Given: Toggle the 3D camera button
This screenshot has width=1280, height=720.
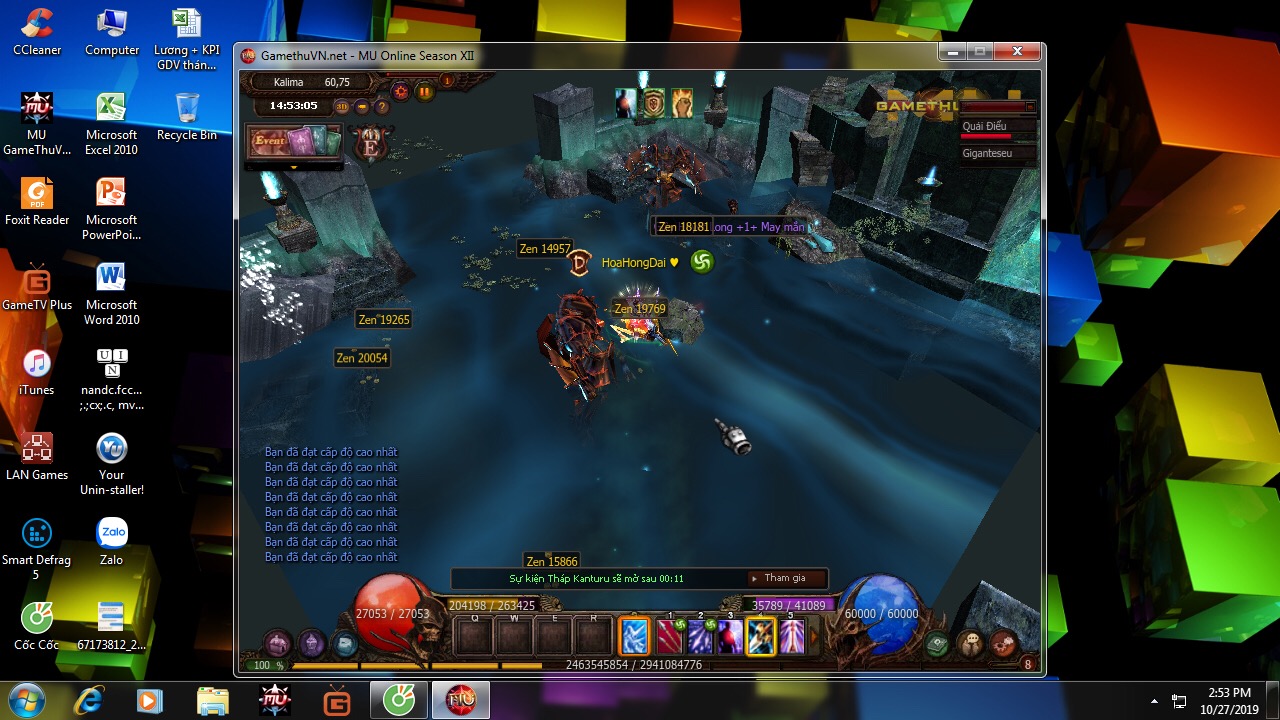Looking at the screenshot, I should [342, 106].
